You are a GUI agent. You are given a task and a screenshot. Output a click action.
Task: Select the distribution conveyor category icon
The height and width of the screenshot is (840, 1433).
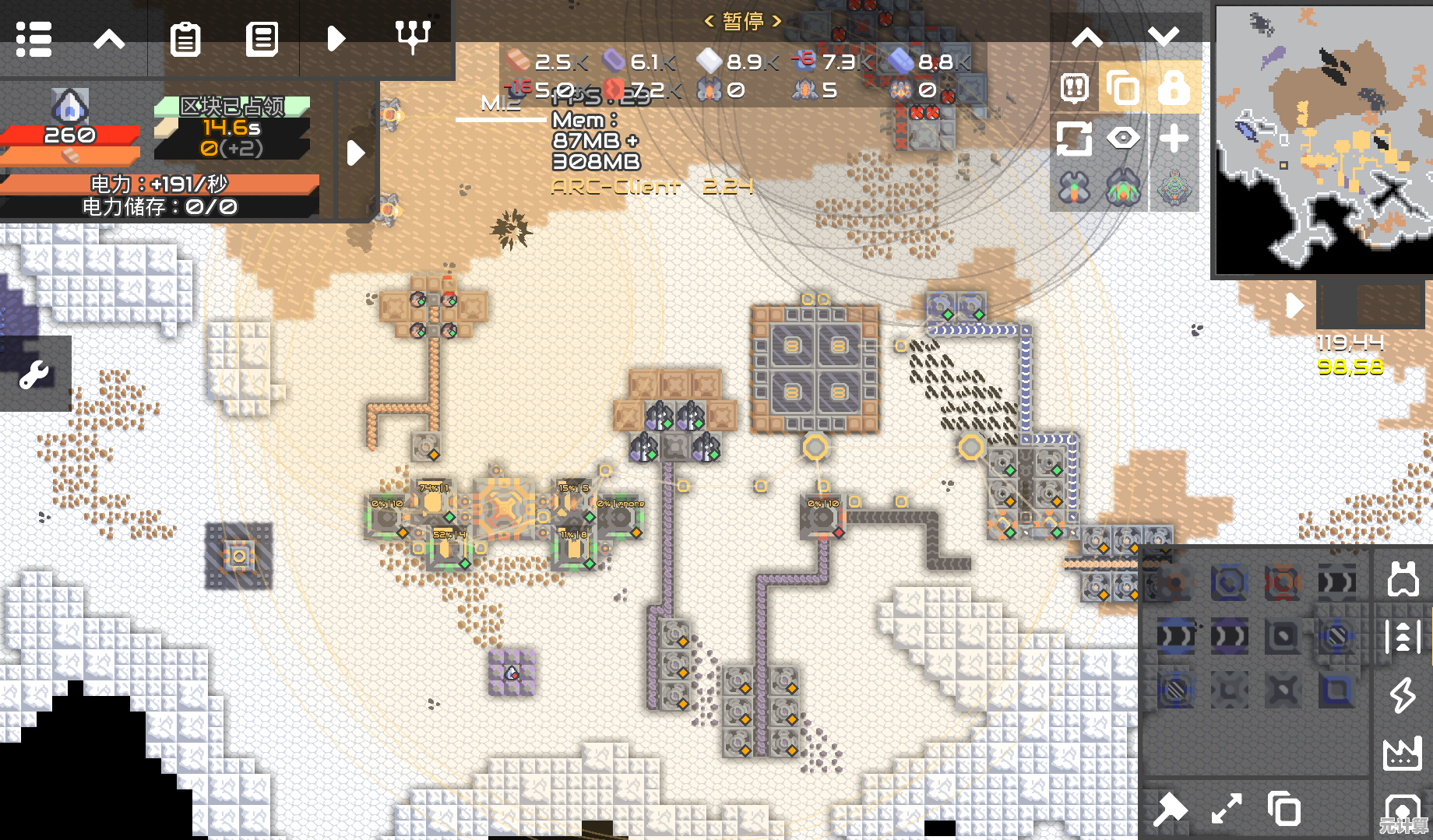coord(1403,637)
